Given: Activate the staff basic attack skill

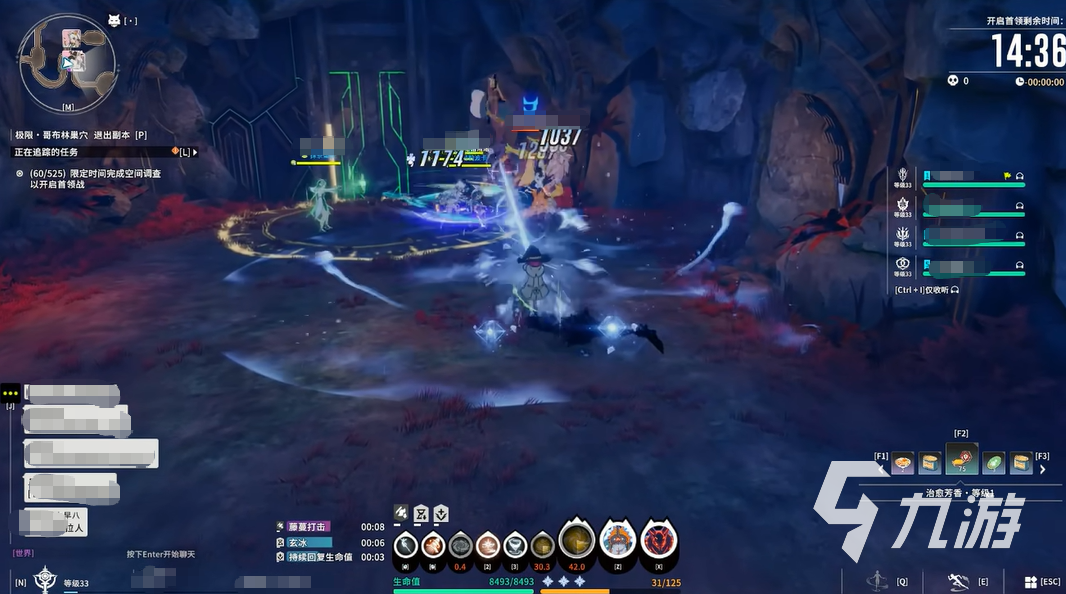Looking at the screenshot, I should click(x=405, y=545).
